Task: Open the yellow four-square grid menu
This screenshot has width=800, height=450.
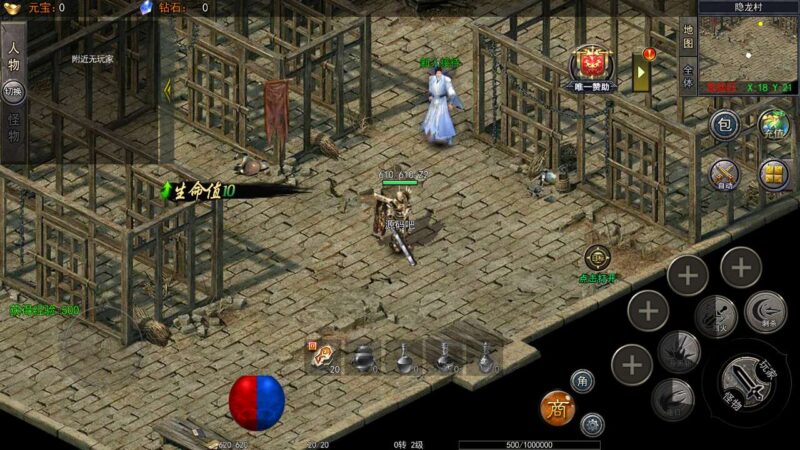Action: point(774,175)
